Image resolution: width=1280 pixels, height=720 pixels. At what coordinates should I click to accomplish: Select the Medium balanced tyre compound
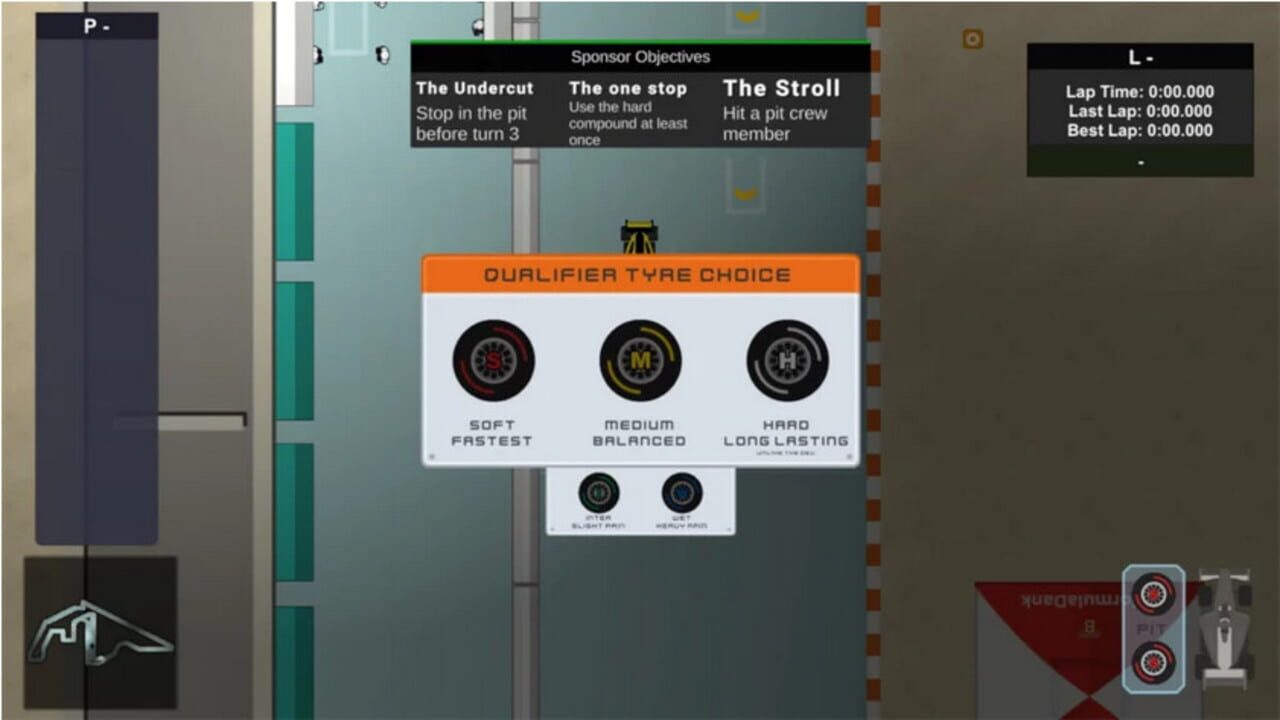[x=640, y=362]
